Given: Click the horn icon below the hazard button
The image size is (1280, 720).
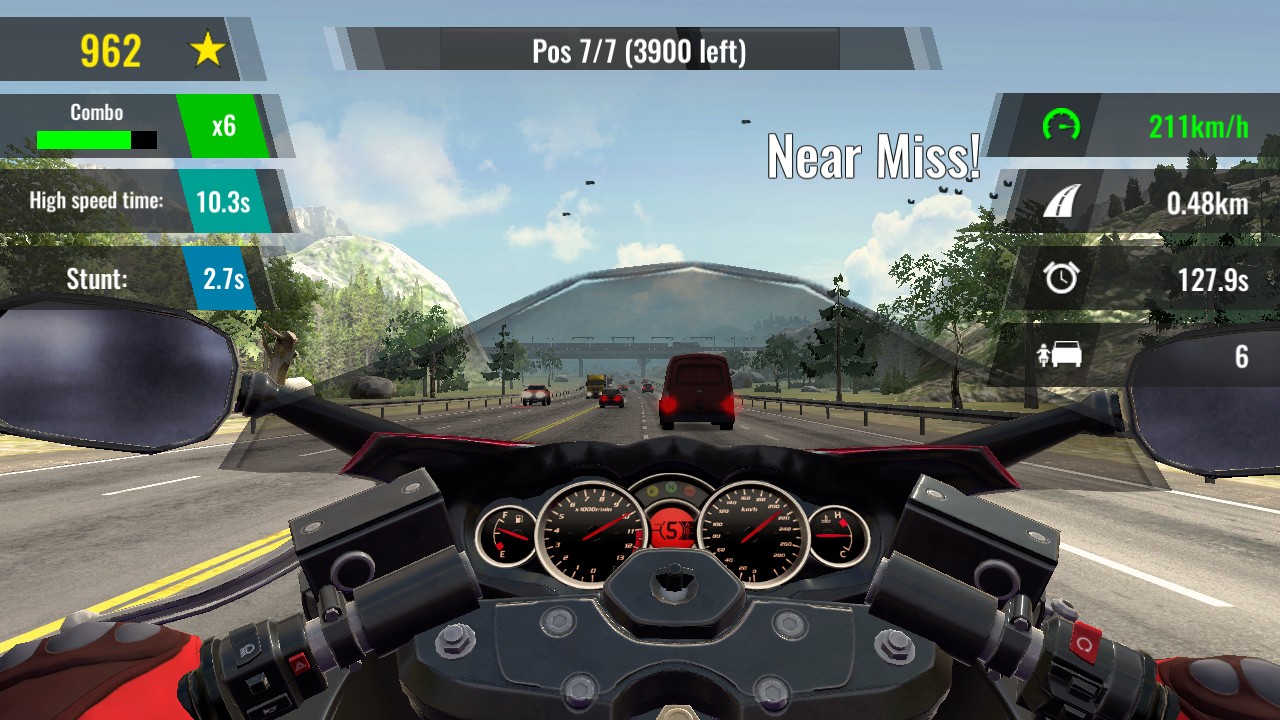Looking at the screenshot, I should 271,709.
